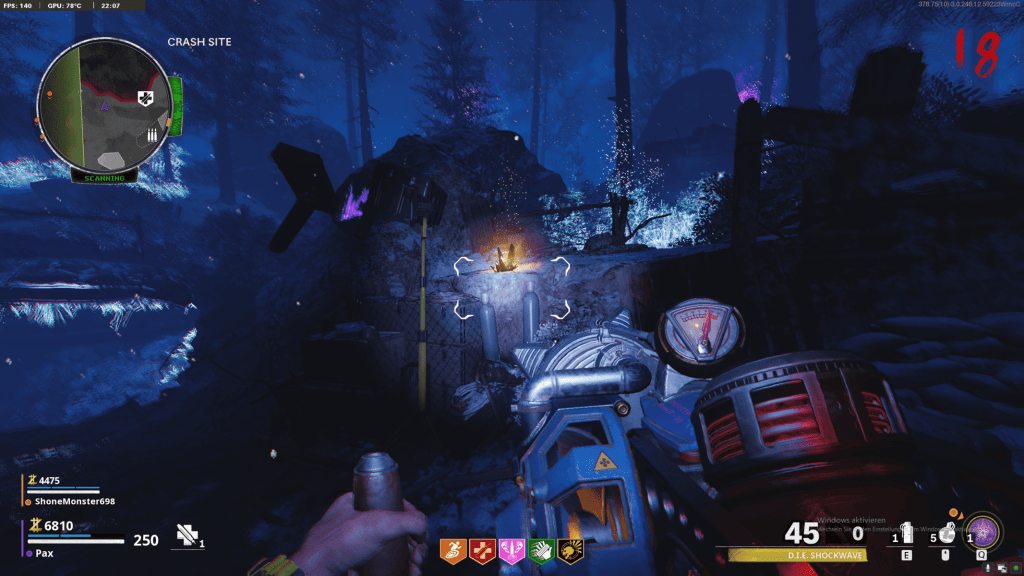Select the ammo crate marker on minimap
Viewport: 1024px width, 576px height.
click(x=153, y=134)
